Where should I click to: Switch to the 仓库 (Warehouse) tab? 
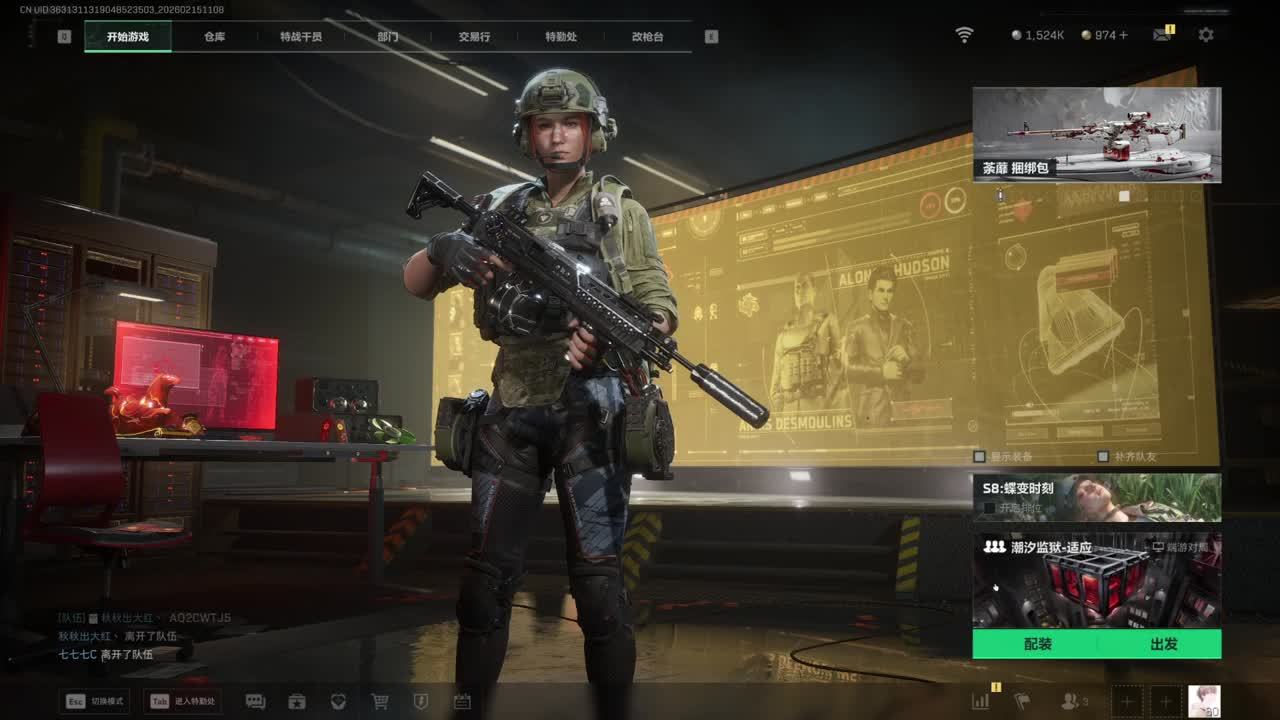click(x=214, y=37)
